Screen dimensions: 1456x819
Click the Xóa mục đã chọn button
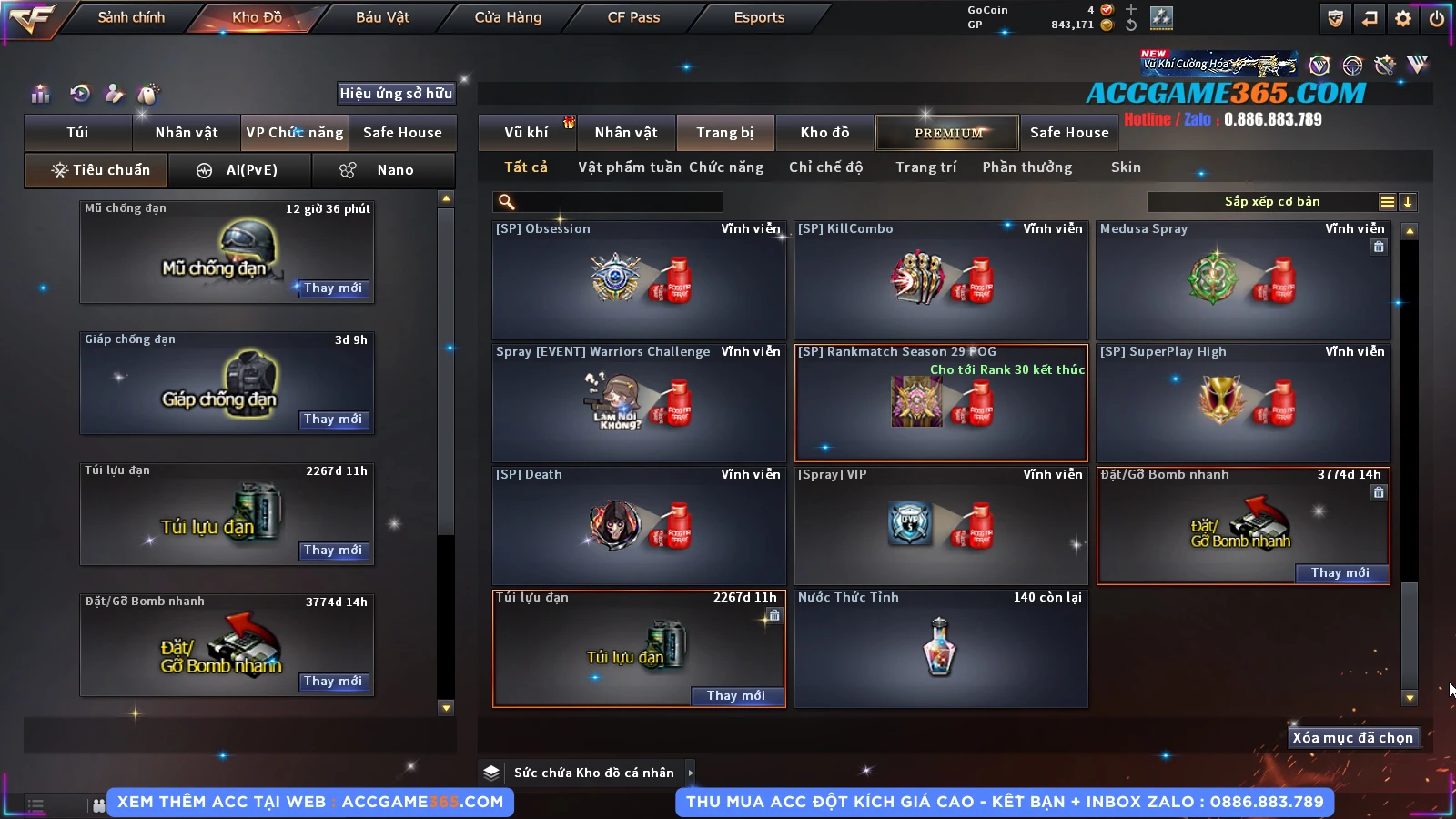[x=1352, y=738]
